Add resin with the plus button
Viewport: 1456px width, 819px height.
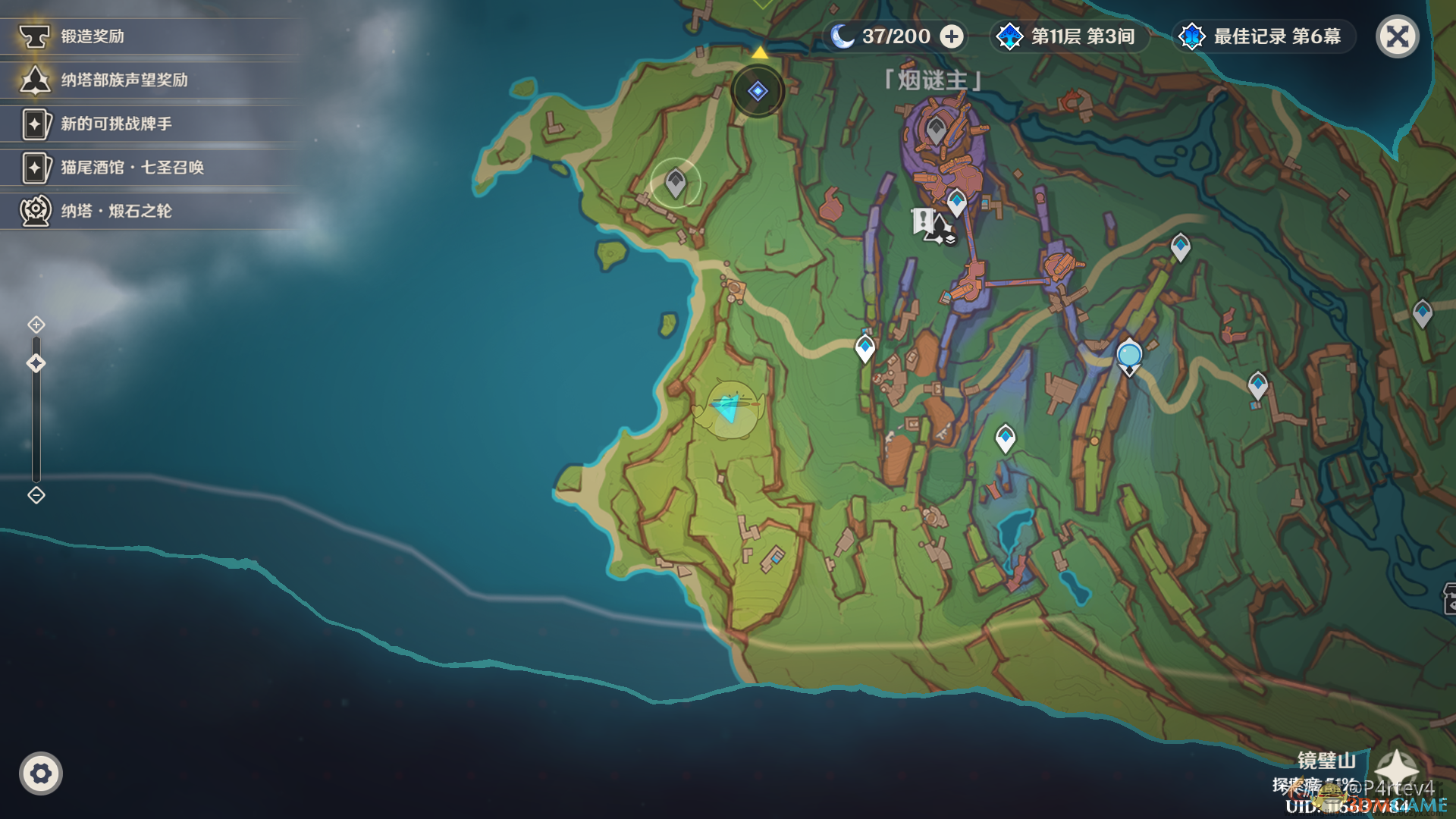[952, 36]
